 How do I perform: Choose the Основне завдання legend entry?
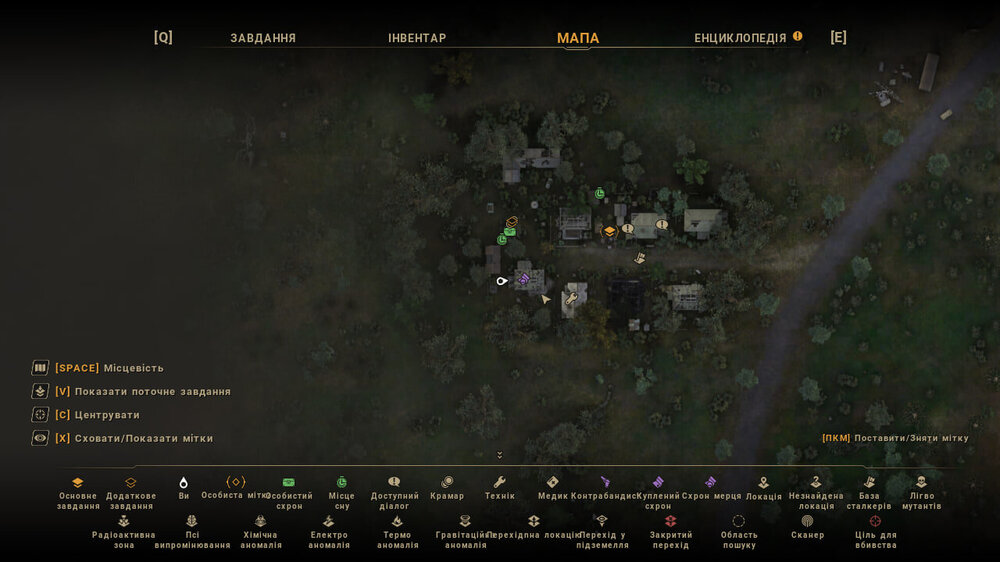click(78, 493)
